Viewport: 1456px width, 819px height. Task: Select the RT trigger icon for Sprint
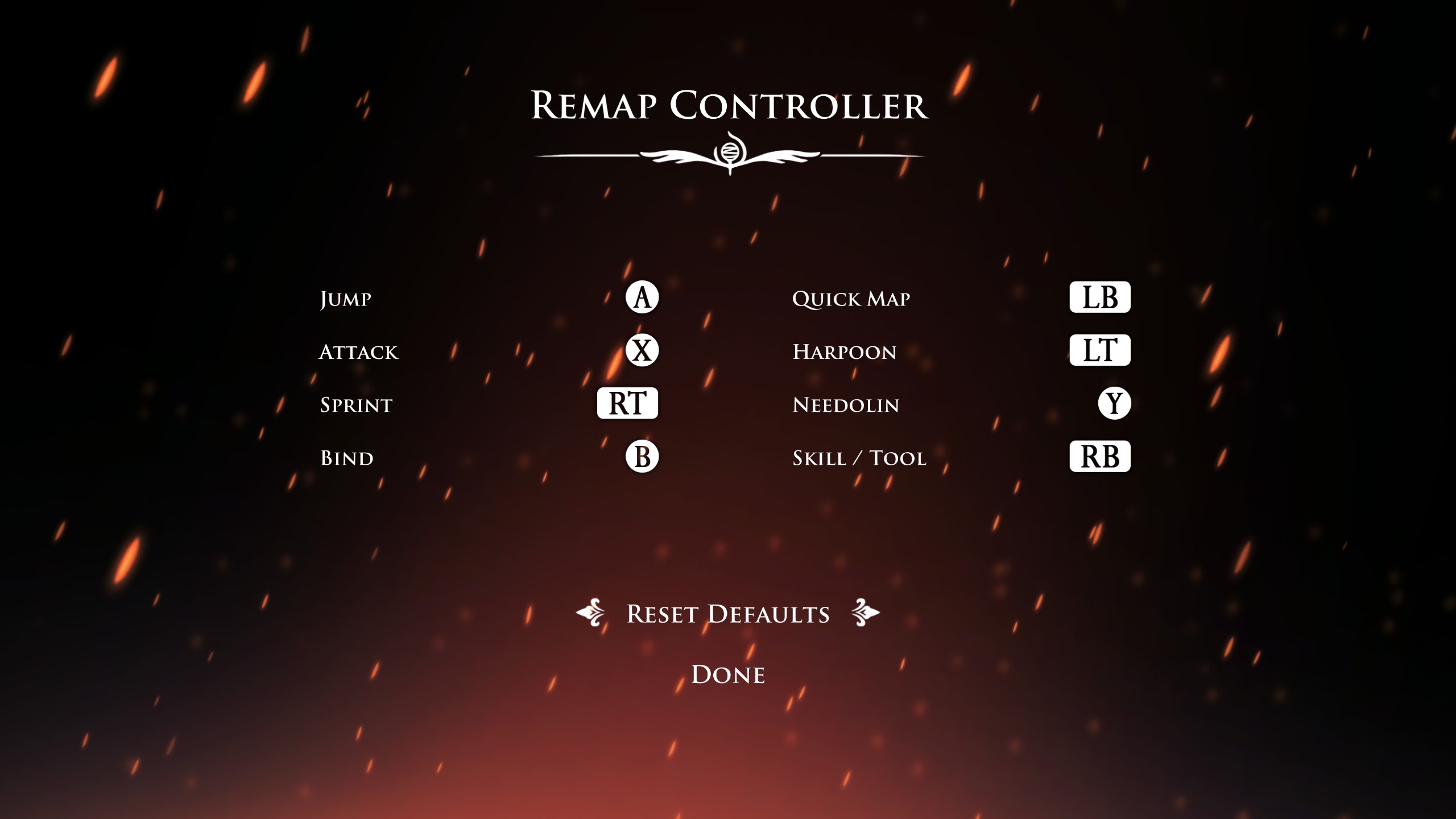click(628, 404)
